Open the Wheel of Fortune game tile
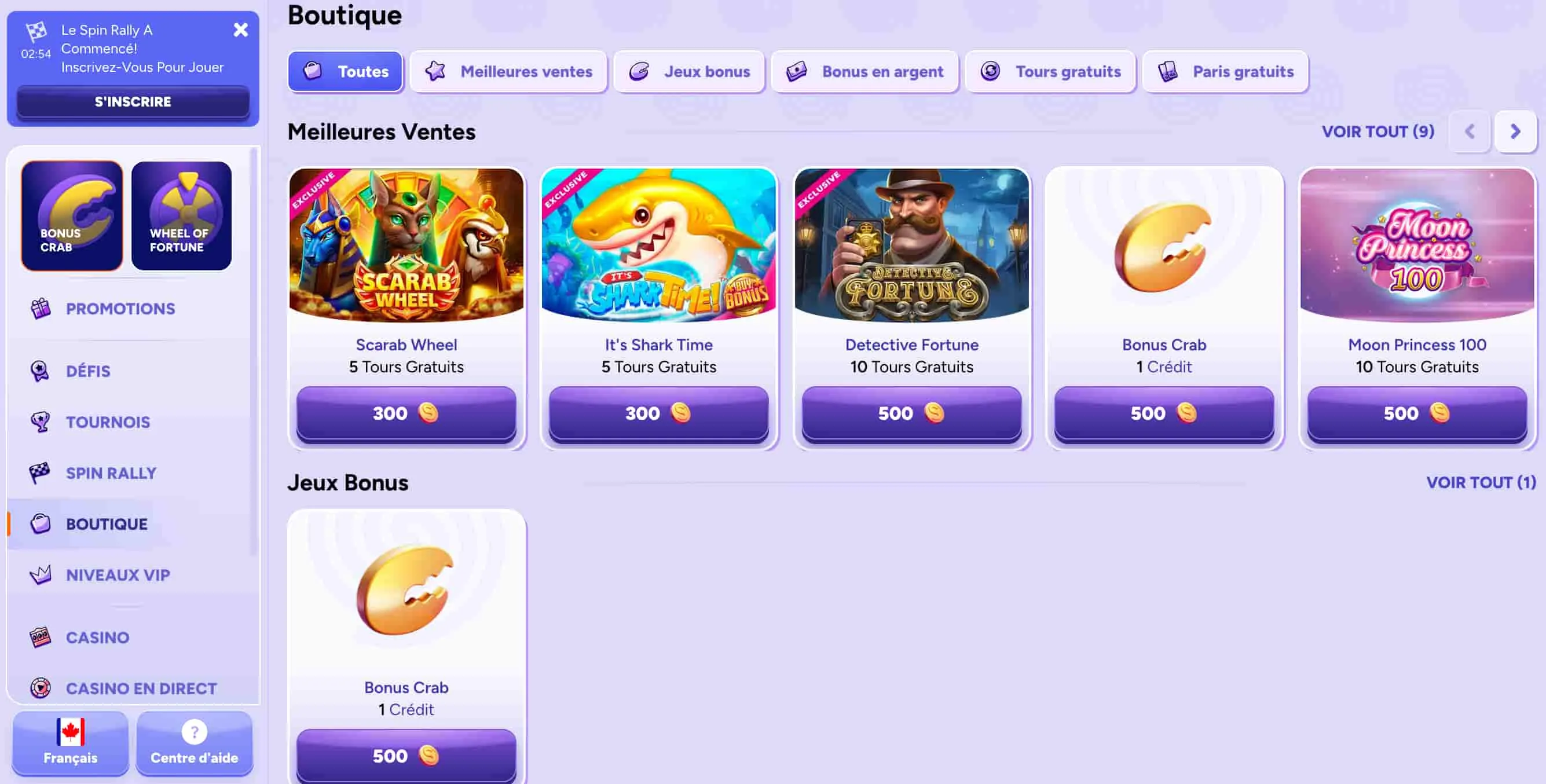The width and height of the screenshot is (1546, 784). (181, 214)
